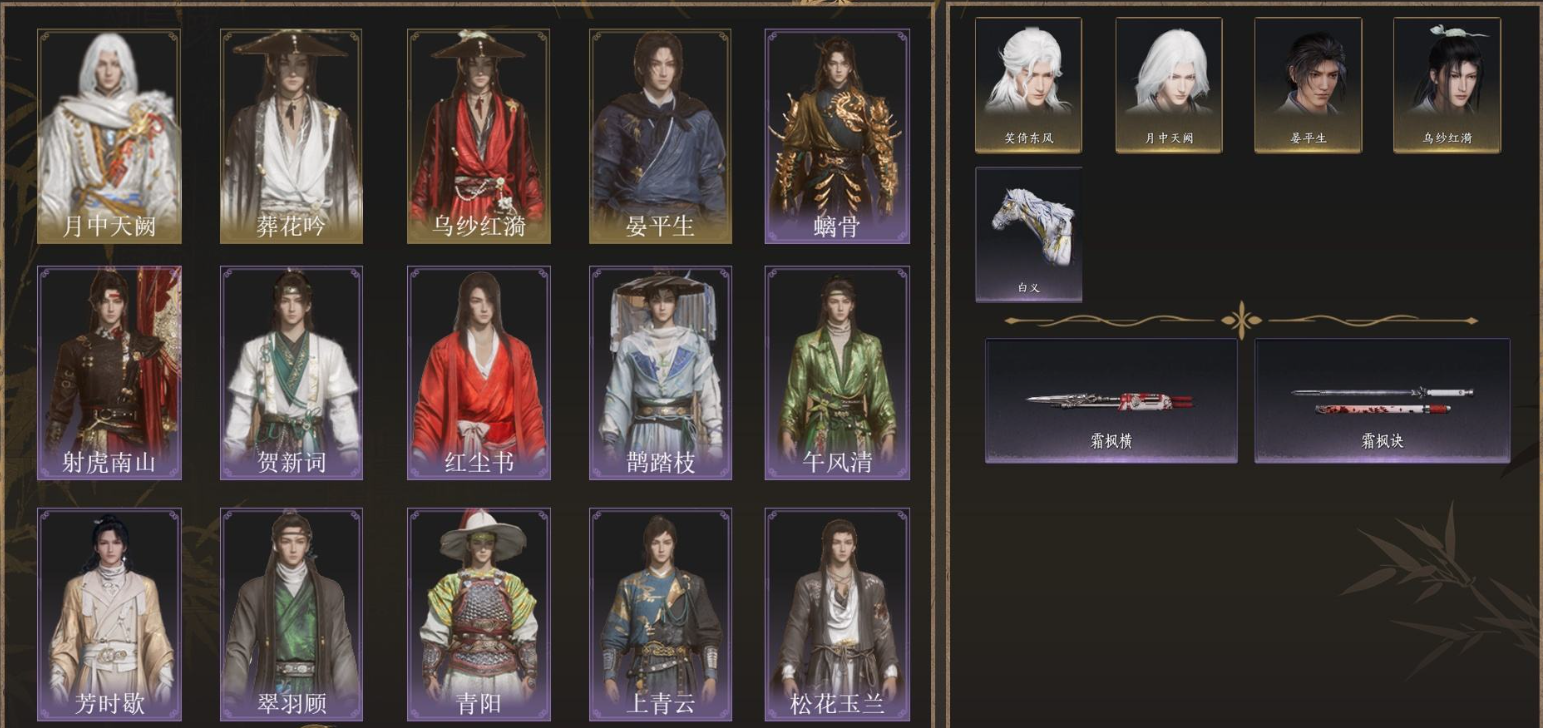Open the 松花玉兰 outfit card
The width and height of the screenshot is (1543, 728).
[837, 613]
